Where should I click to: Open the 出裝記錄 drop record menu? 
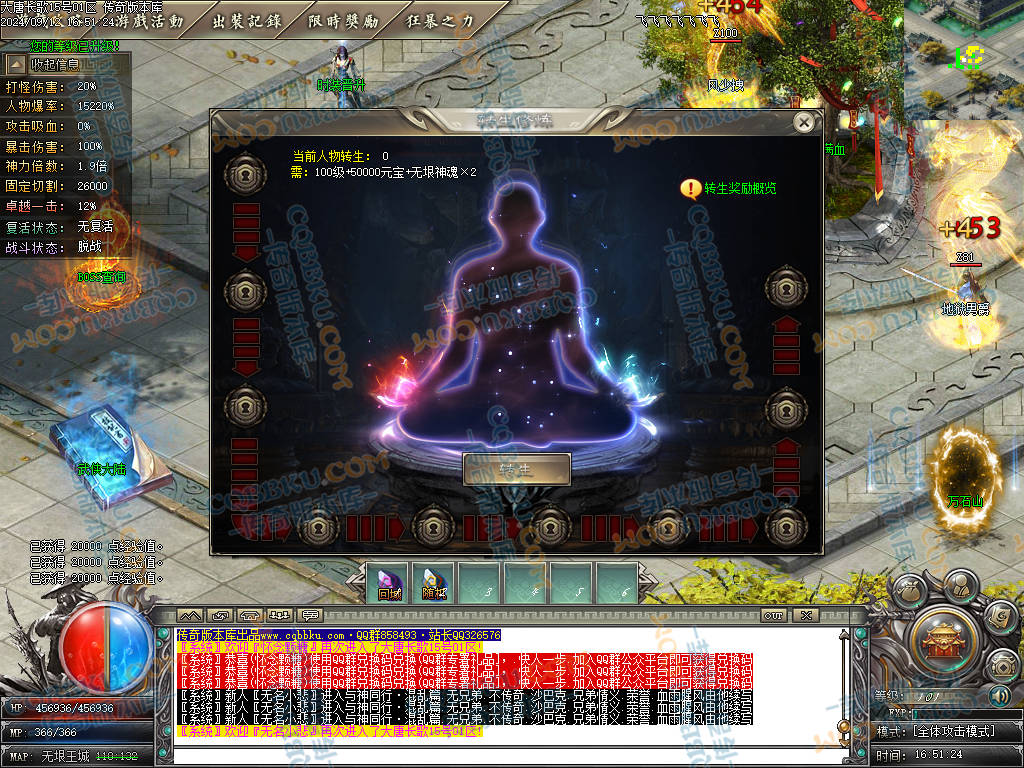pos(248,20)
